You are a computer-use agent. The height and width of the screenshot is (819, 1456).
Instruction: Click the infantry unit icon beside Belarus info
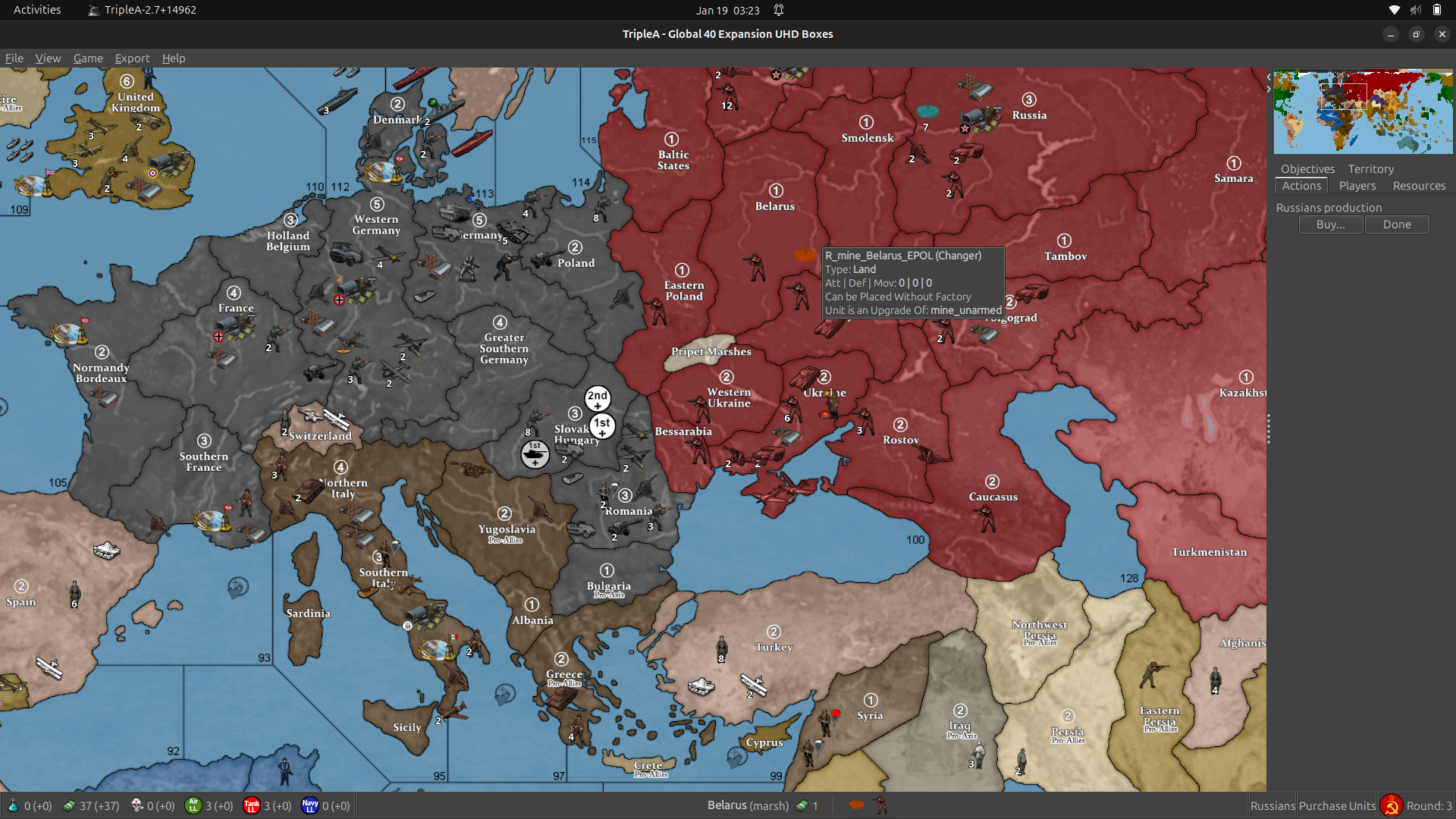coord(881,805)
